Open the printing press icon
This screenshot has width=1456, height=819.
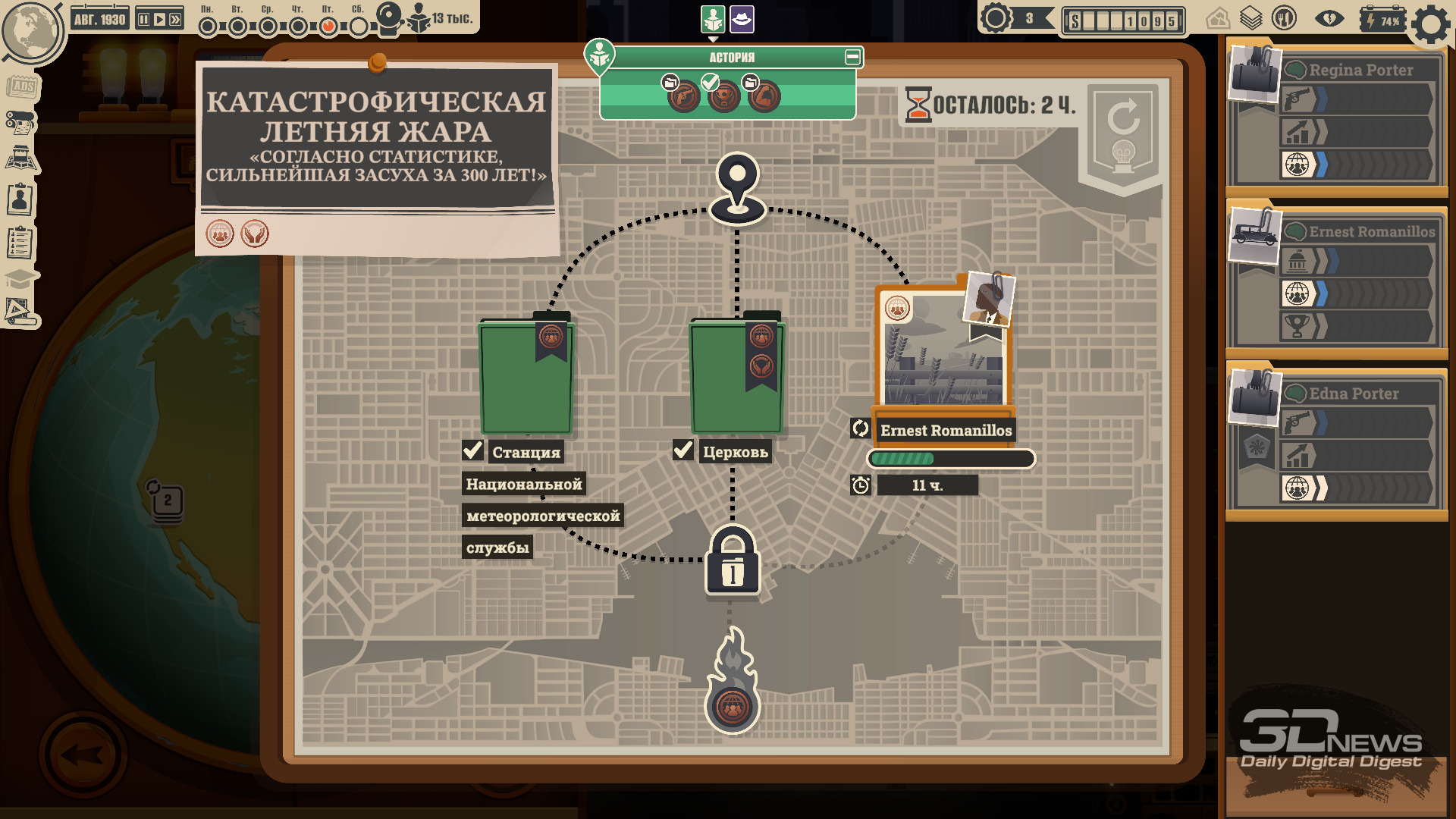tap(20, 121)
